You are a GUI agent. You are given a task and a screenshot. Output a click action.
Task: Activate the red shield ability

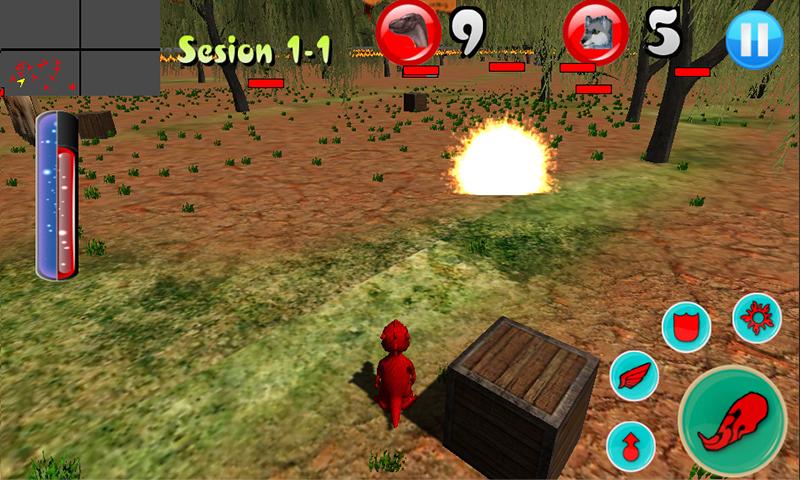click(x=687, y=325)
